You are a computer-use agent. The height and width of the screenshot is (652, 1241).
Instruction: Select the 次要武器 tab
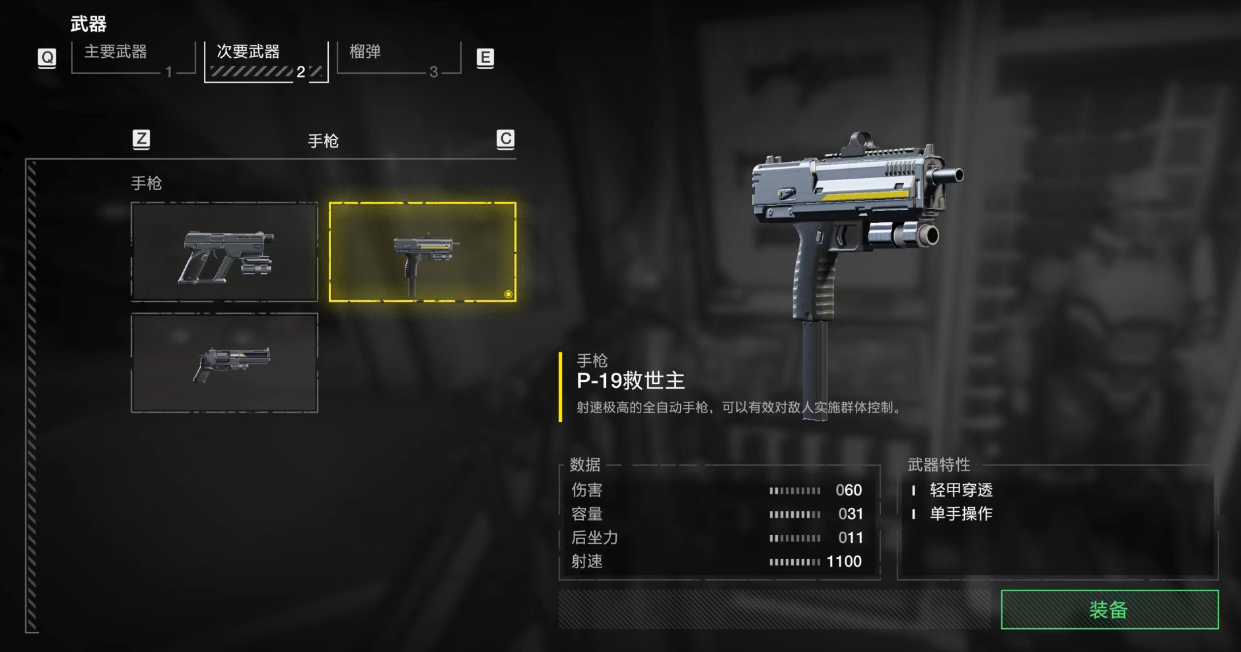265,60
